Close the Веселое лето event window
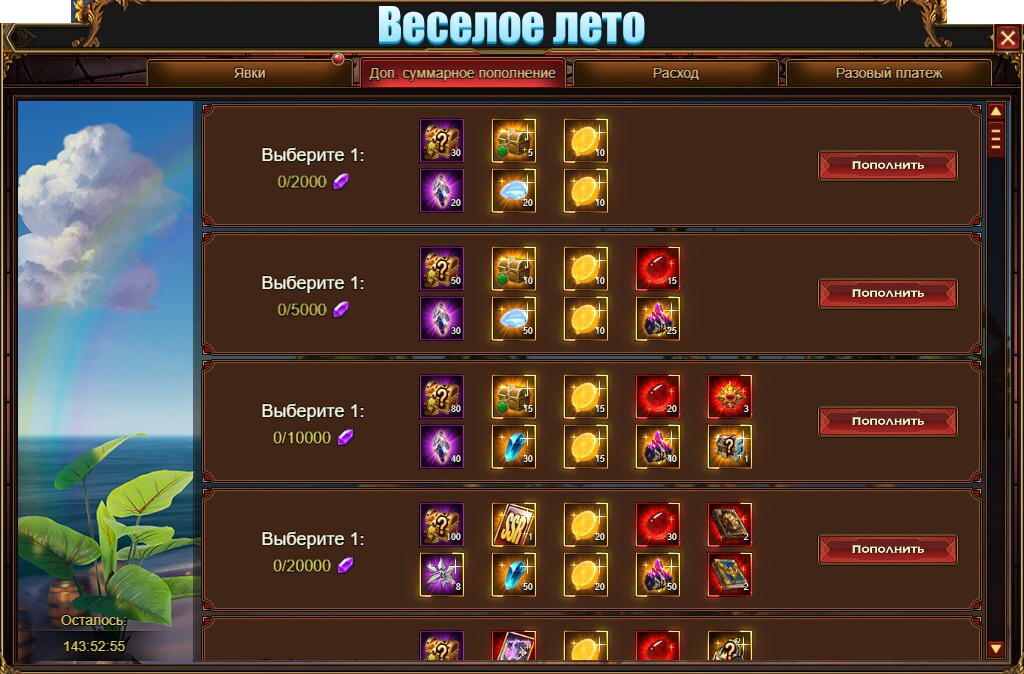The image size is (1024, 674). tap(1006, 39)
